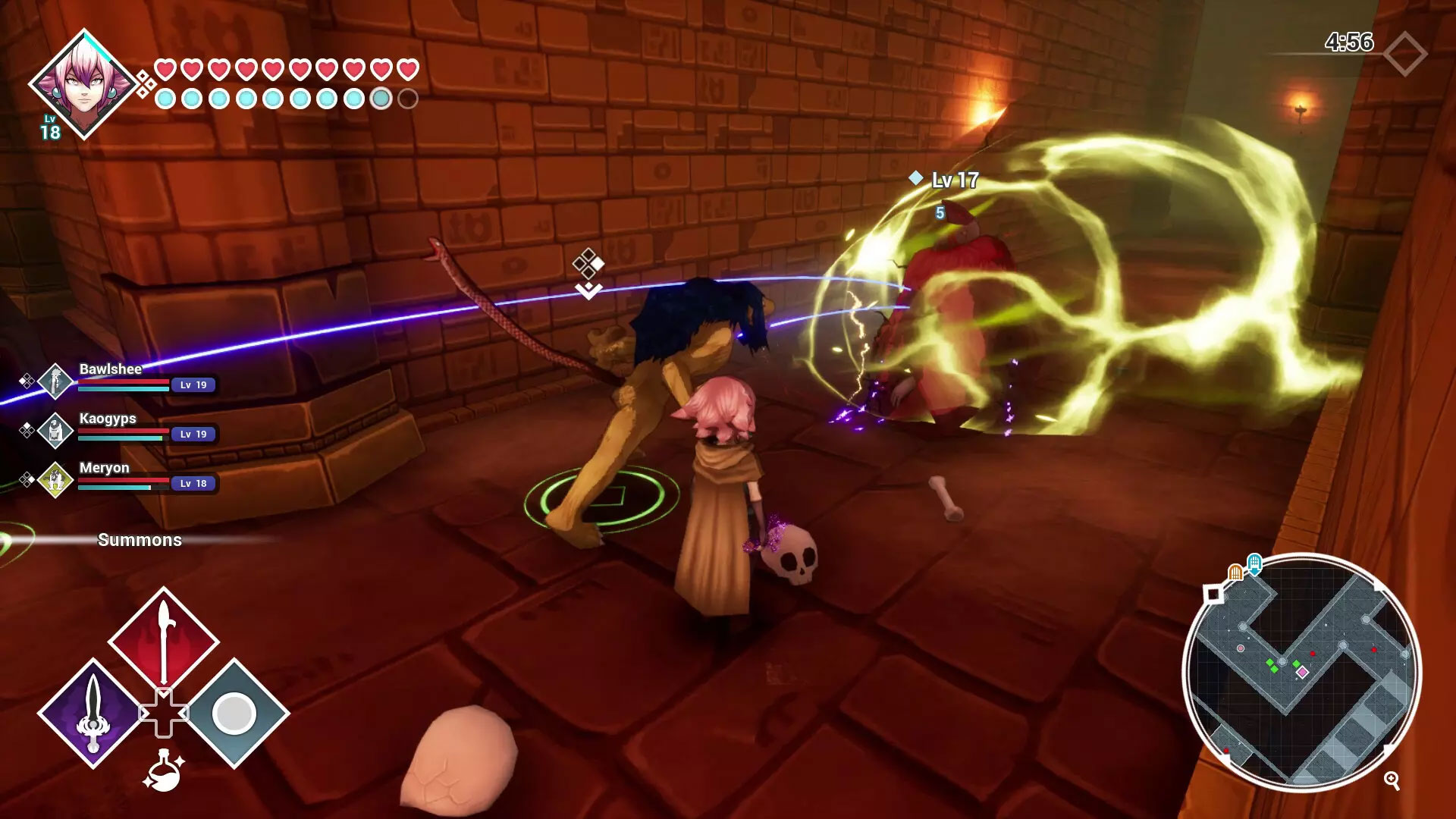Image resolution: width=1456 pixels, height=819 pixels.
Task: Click Meryon's portrait icon
Action: (x=54, y=480)
